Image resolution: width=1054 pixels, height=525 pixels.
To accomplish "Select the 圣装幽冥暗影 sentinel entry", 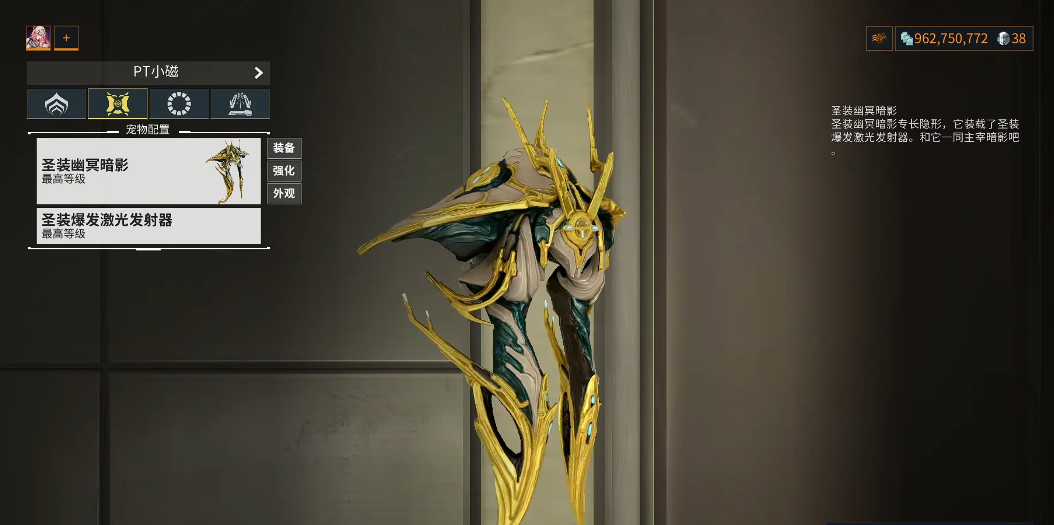I will (148, 171).
